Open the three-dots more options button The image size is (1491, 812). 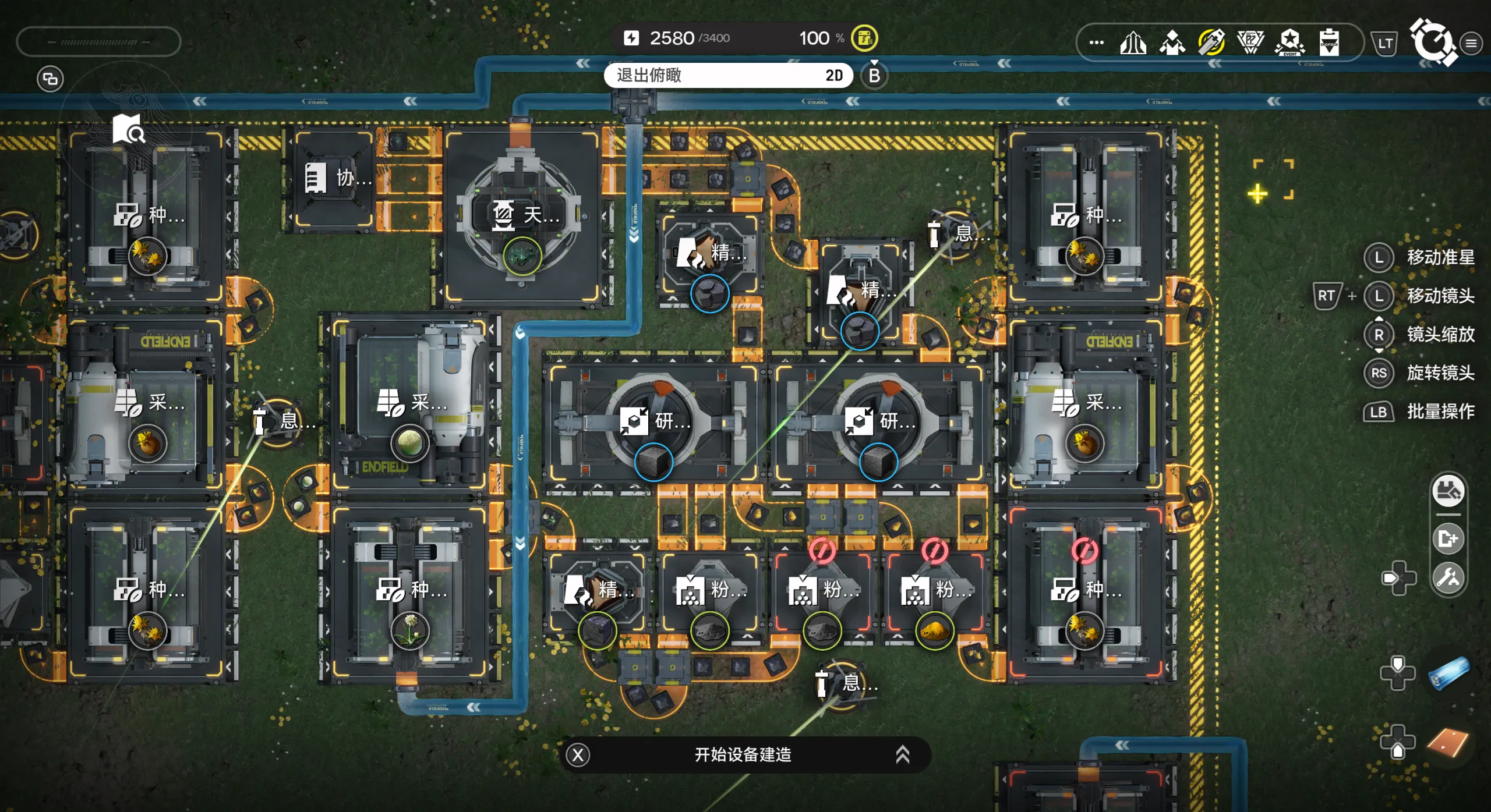[x=1096, y=42]
